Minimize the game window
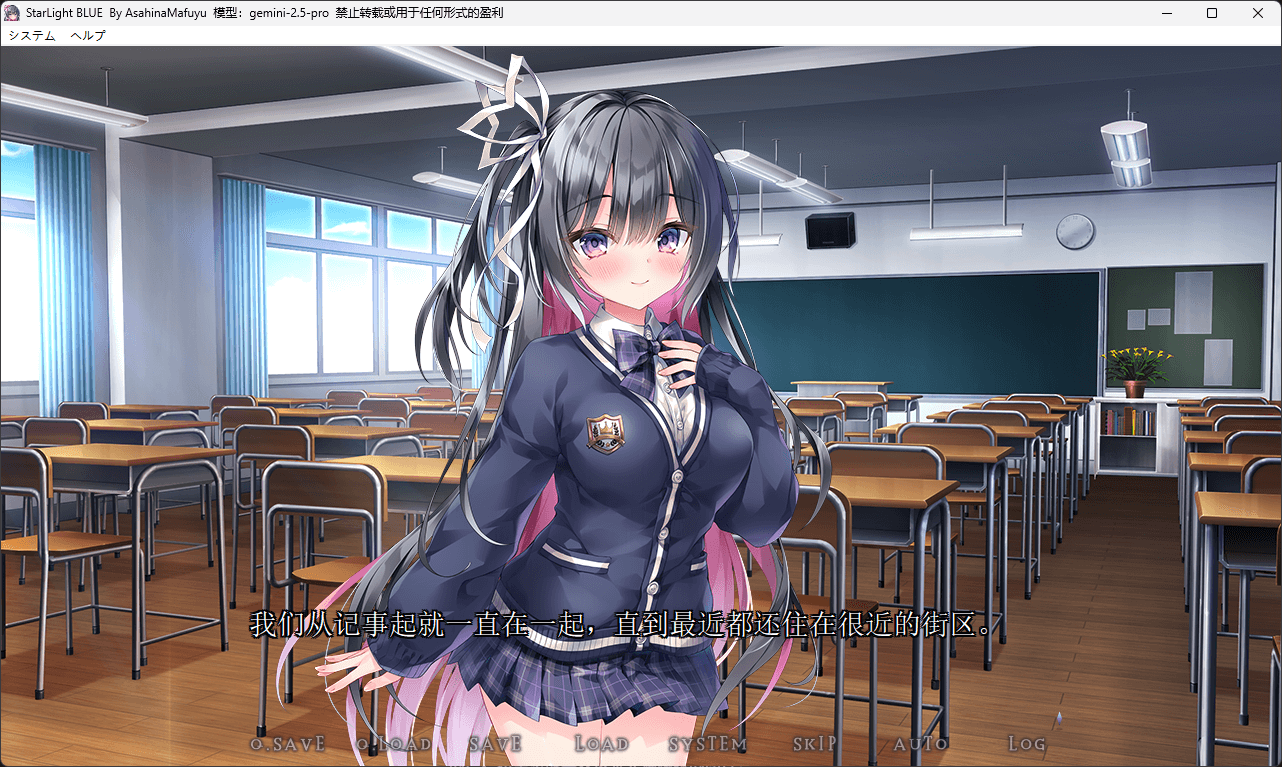Screen dimensions: 1282x767 tap(1166, 13)
